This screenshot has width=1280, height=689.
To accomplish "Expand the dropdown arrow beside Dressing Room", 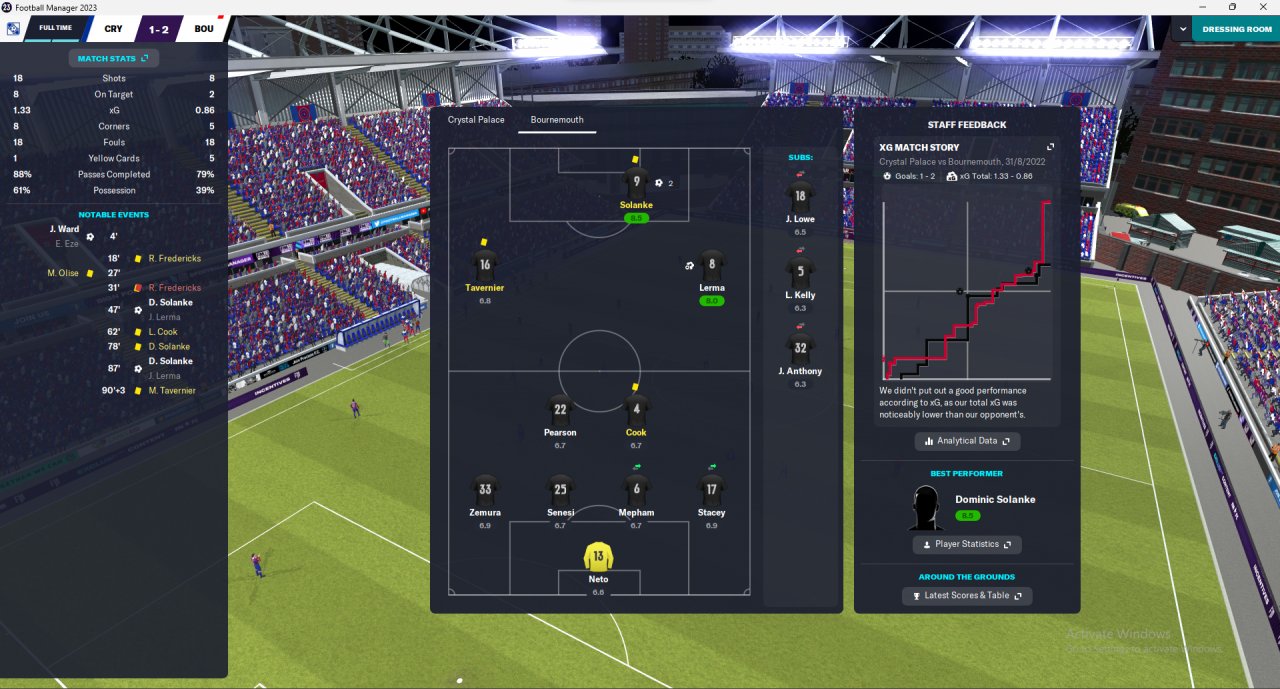I will click(1183, 29).
